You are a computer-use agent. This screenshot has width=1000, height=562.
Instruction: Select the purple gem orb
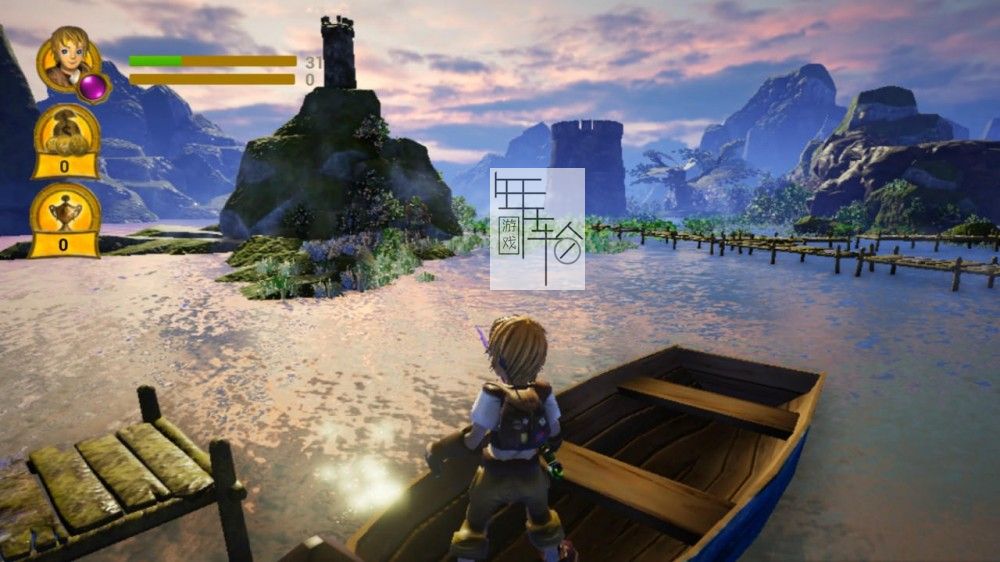coord(94,87)
